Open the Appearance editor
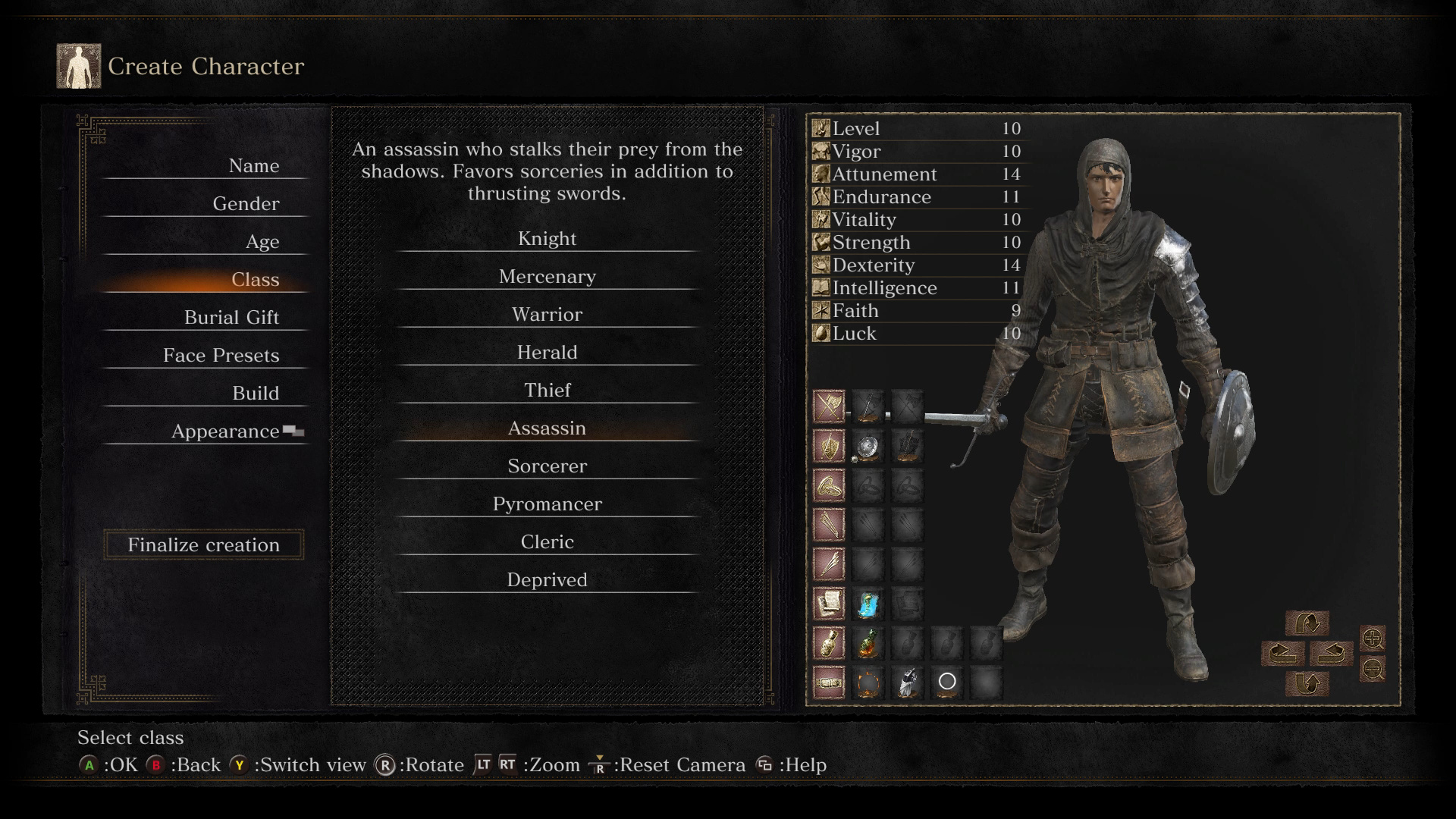 point(225,431)
